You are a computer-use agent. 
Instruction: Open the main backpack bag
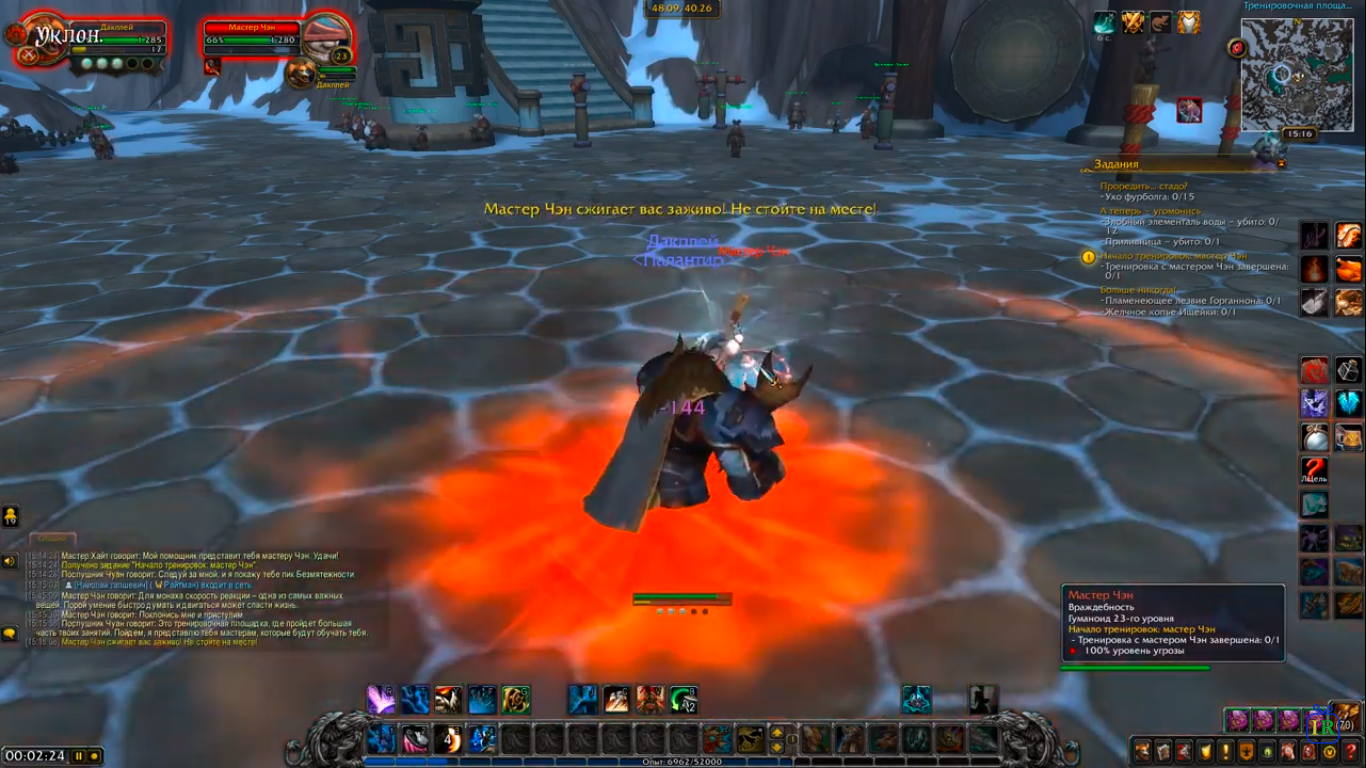point(1346,716)
